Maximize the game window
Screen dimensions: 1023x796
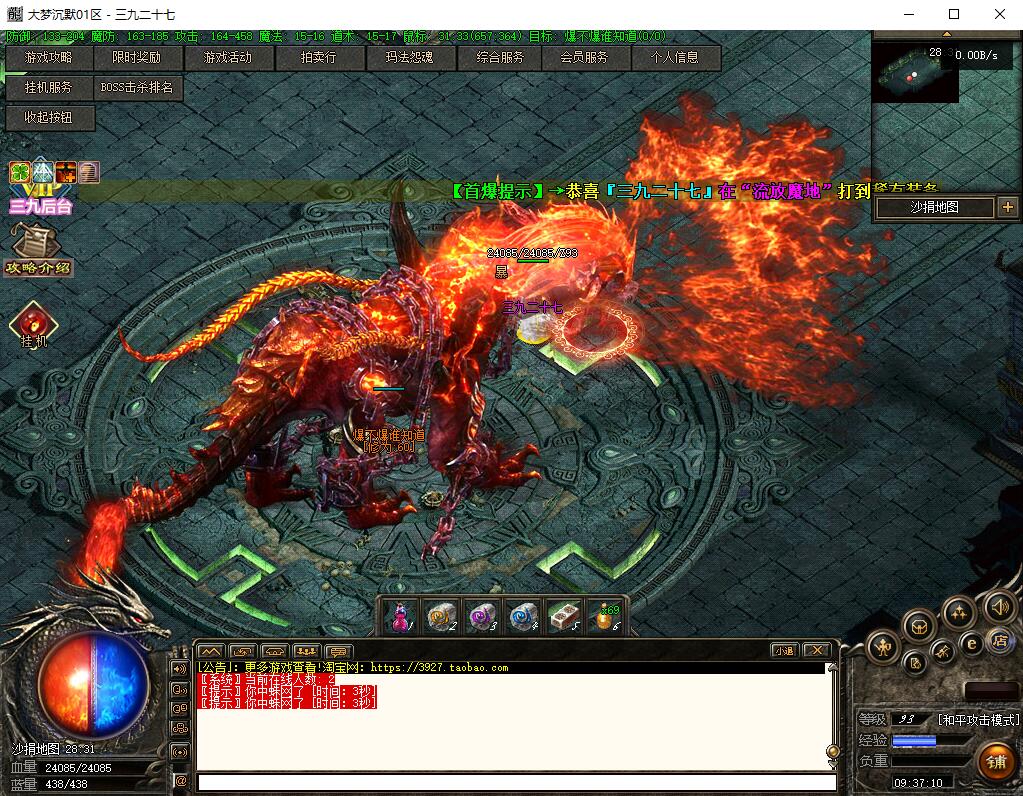coord(954,14)
